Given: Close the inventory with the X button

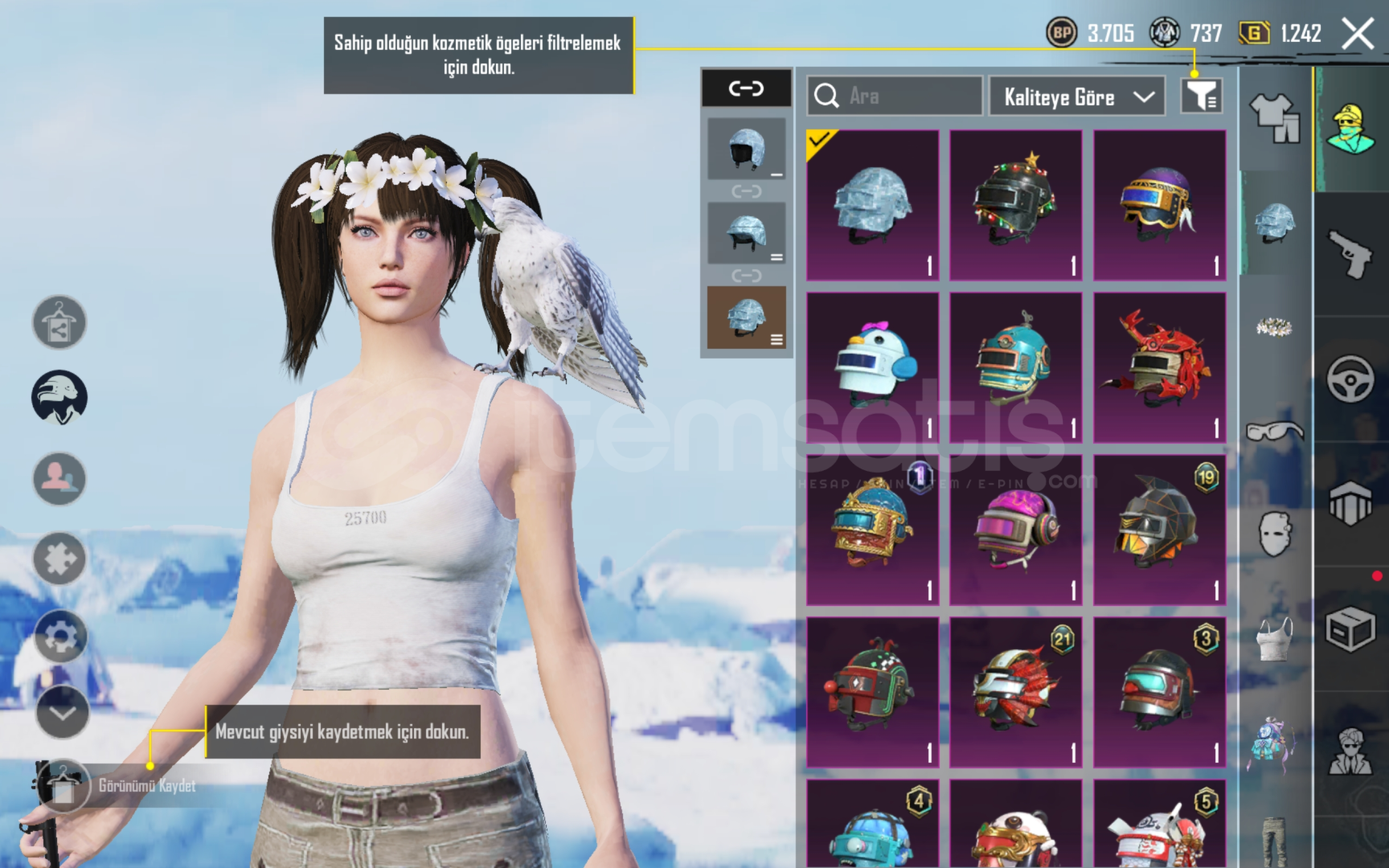Looking at the screenshot, I should (x=1358, y=34).
